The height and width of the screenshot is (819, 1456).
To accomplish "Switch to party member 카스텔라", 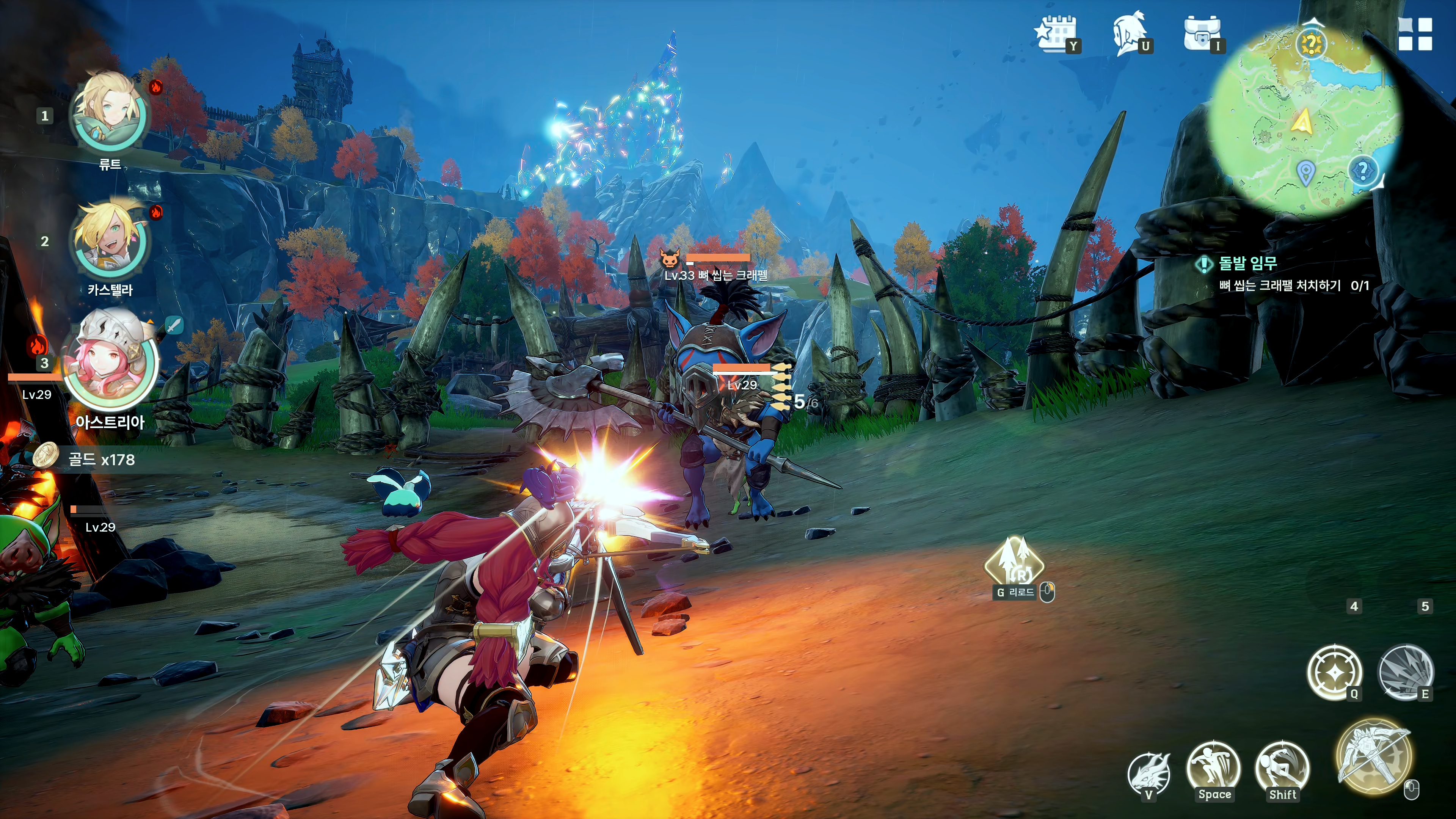I will tap(110, 240).
